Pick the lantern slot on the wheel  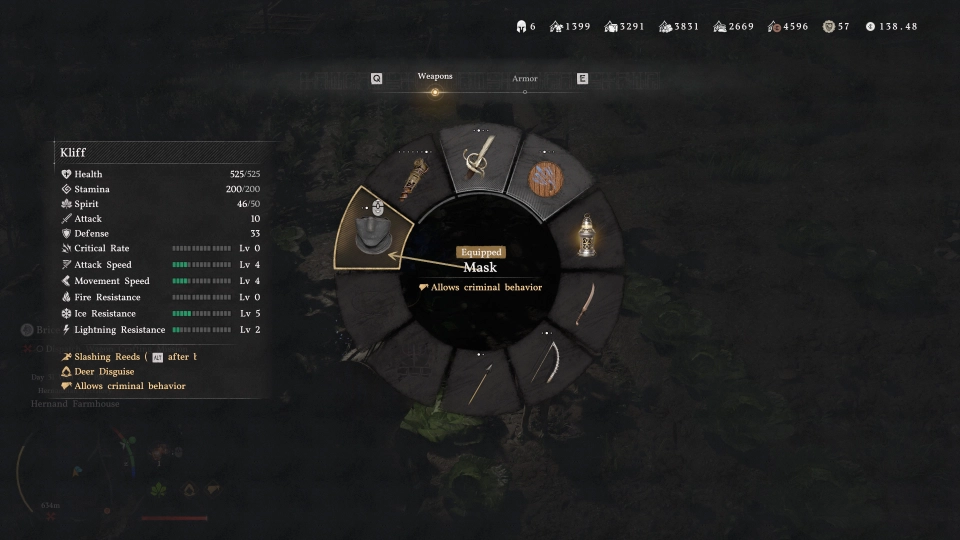(587, 236)
